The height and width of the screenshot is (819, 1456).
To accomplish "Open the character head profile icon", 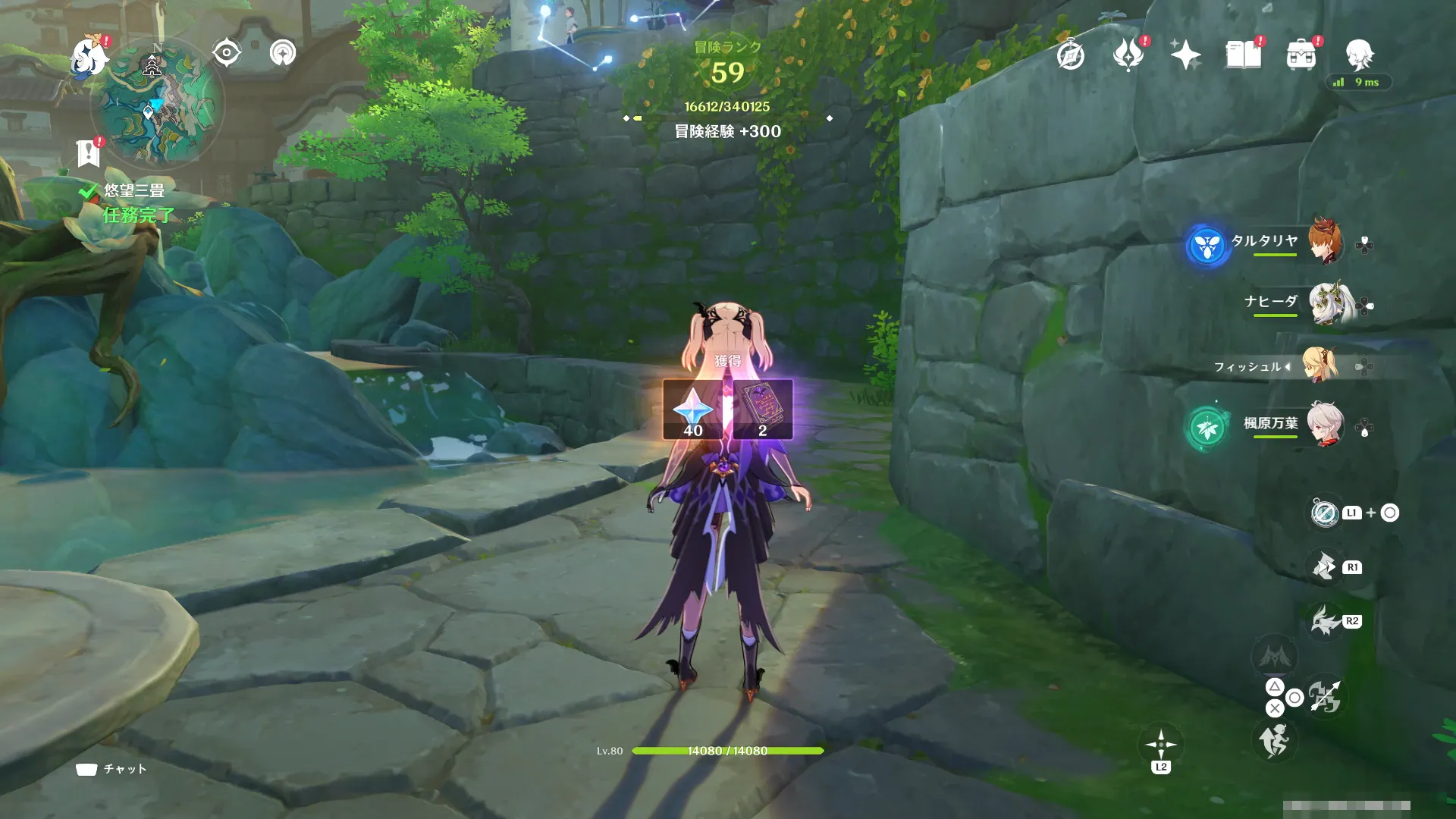I will [1359, 55].
